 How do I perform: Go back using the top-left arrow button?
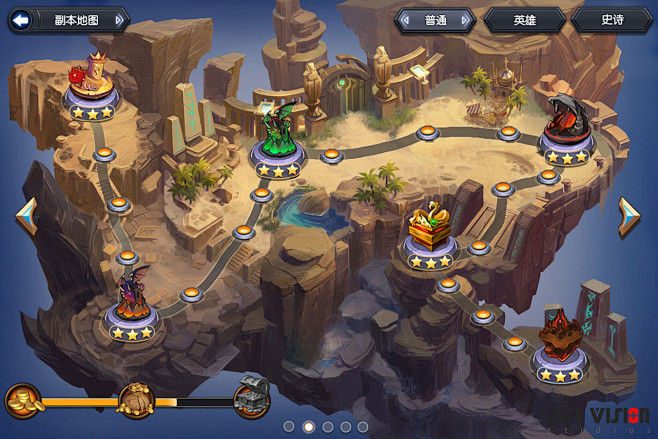(19, 19)
